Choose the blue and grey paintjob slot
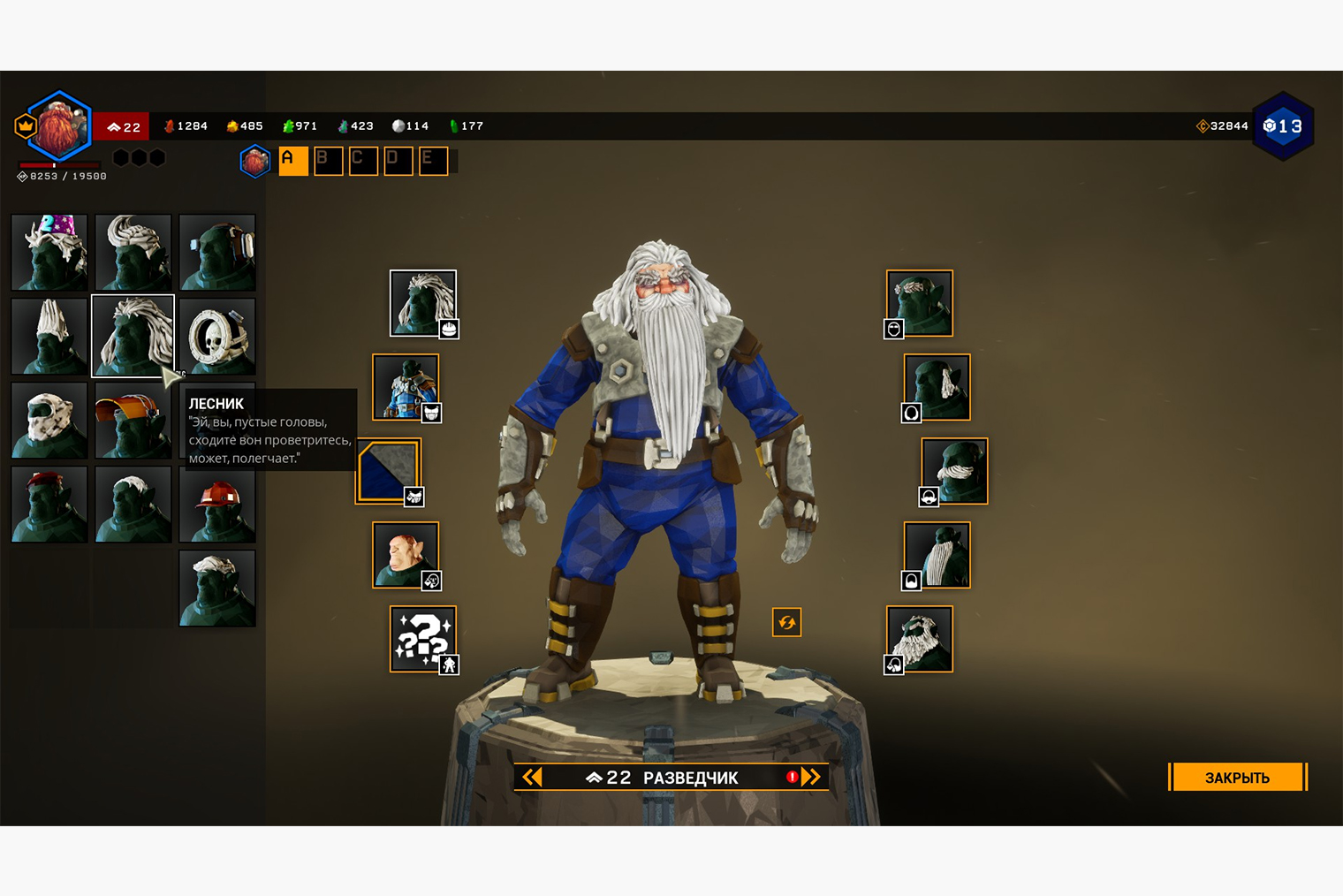The height and width of the screenshot is (896, 1343). point(389,471)
